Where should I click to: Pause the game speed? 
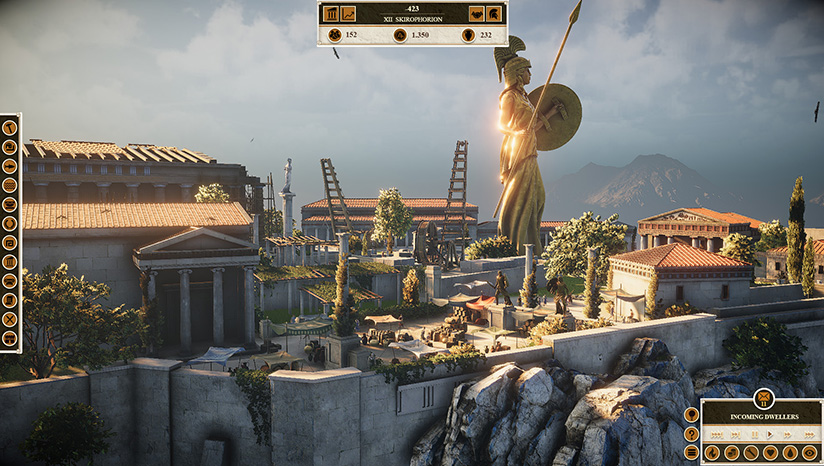click(754, 435)
